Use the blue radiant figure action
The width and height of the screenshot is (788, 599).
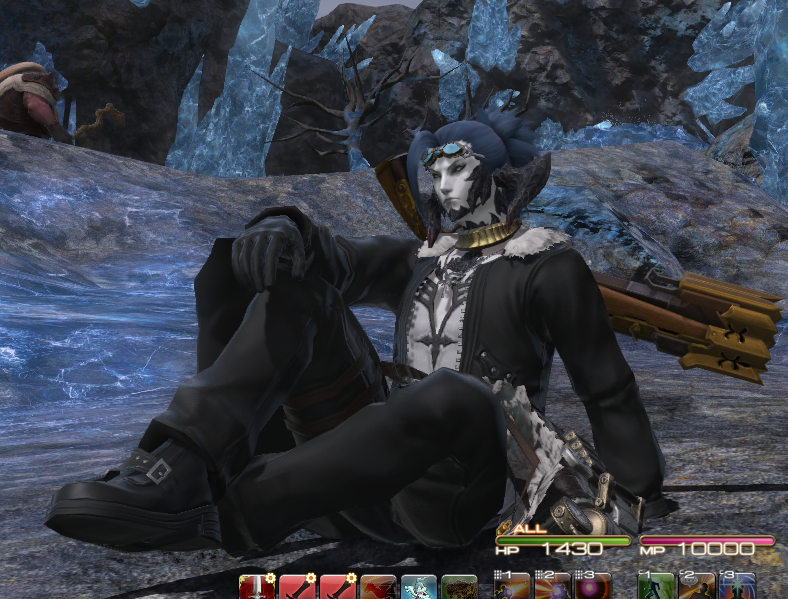tap(737, 587)
